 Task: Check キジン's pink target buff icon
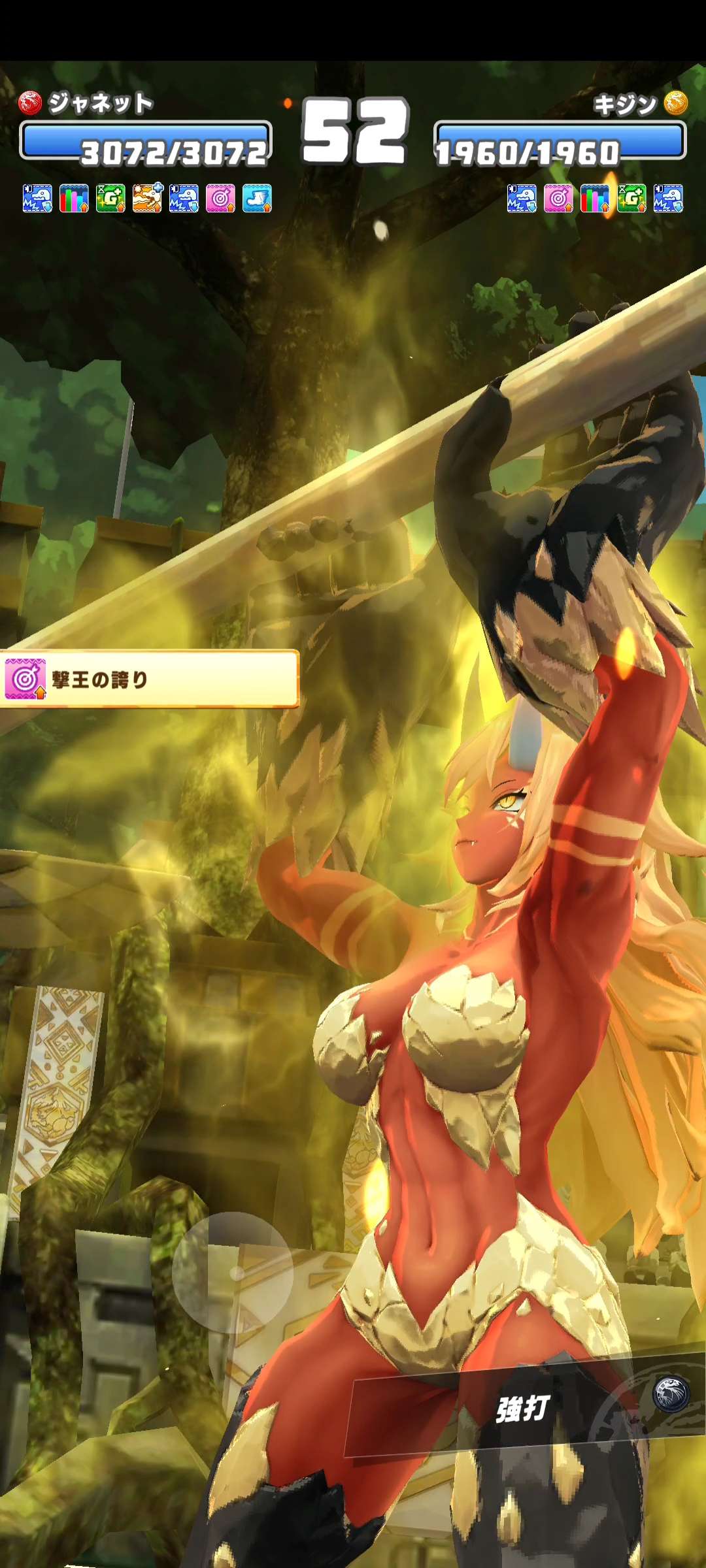[558, 198]
